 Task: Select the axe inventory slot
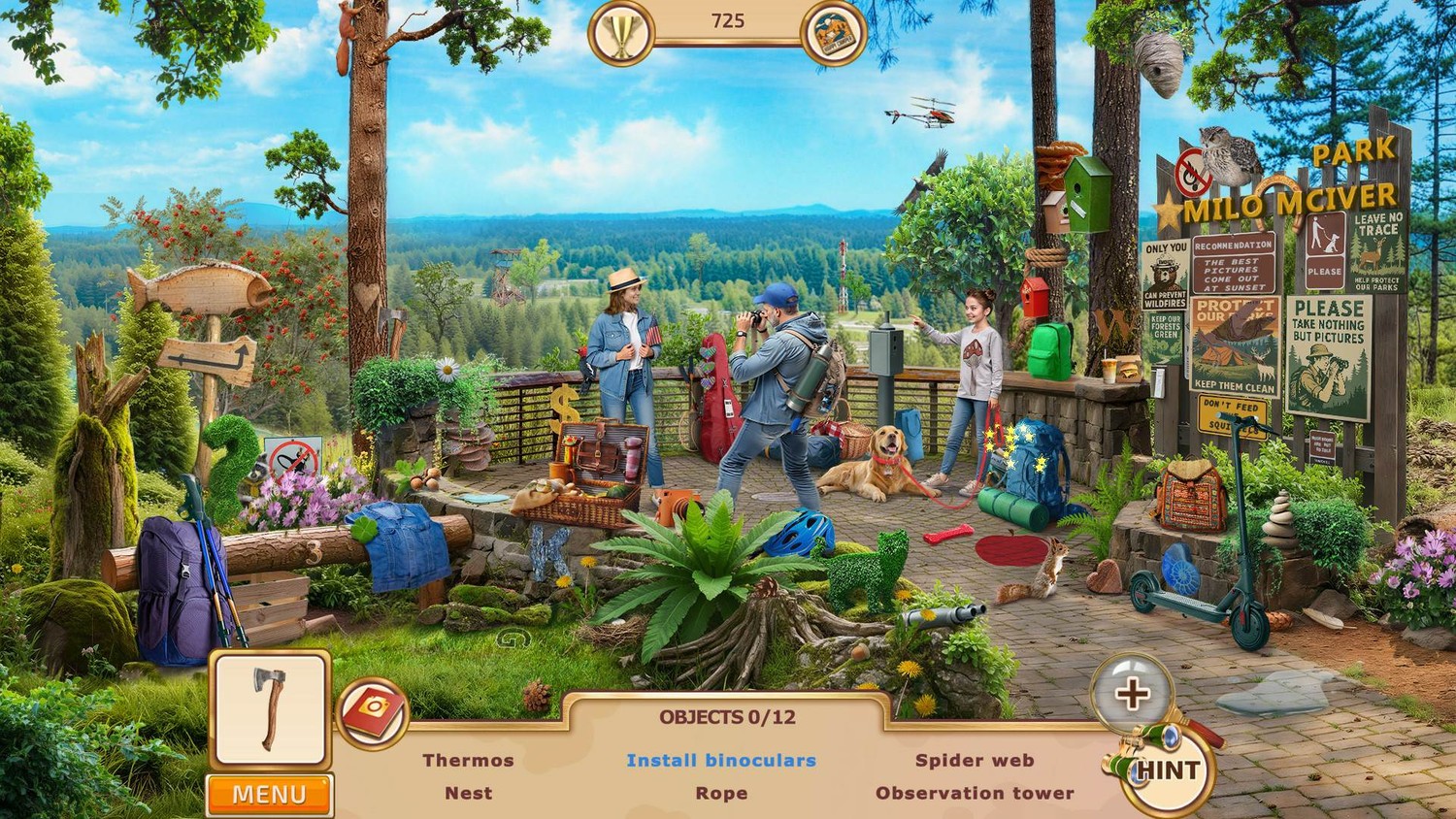coord(270,709)
